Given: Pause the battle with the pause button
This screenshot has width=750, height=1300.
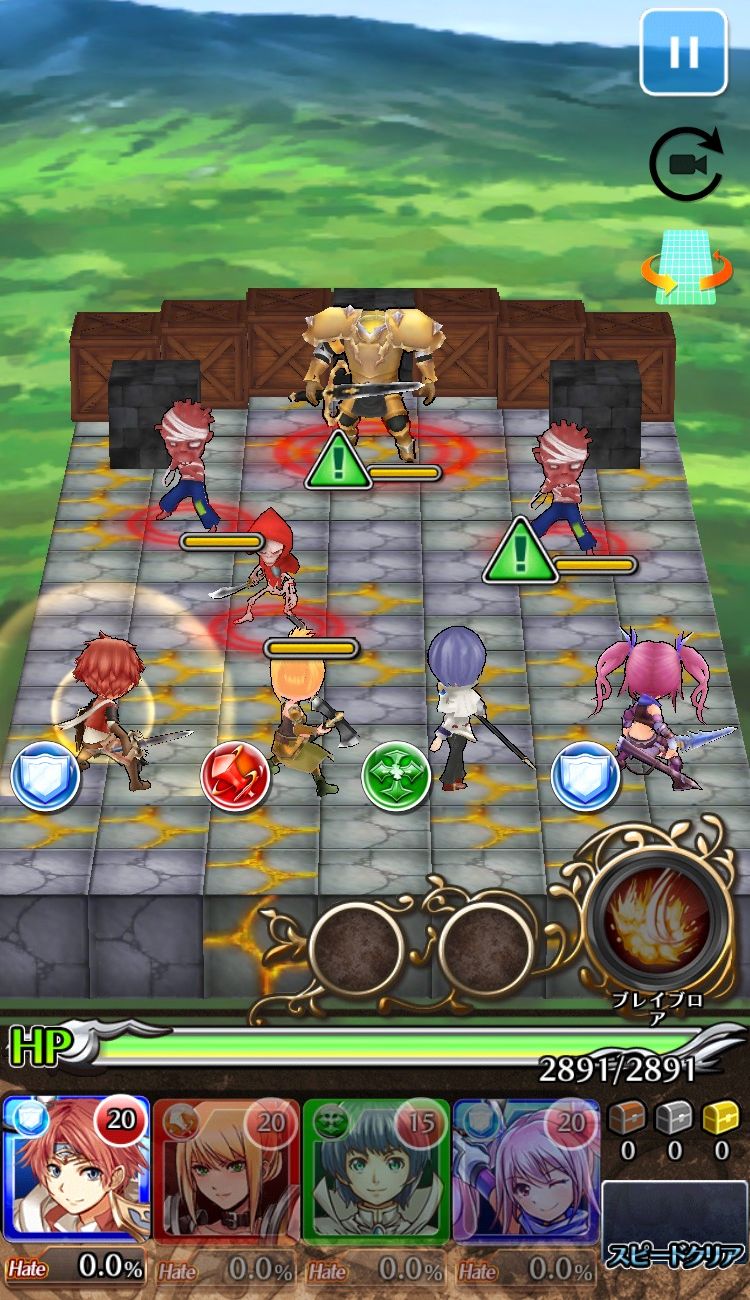Looking at the screenshot, I should (684, 51).
